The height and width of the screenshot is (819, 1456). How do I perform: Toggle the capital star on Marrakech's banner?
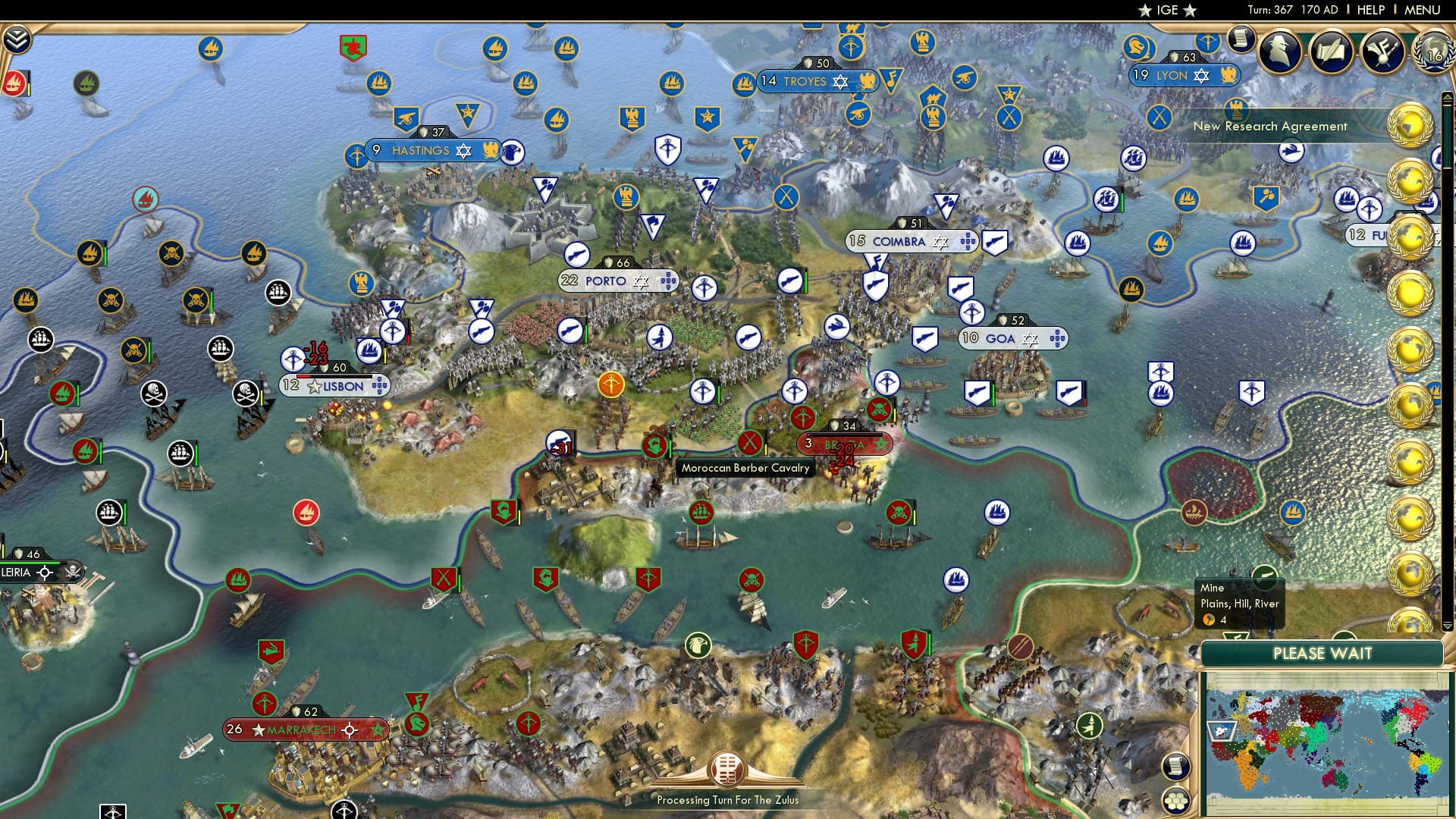click(258, 729)
